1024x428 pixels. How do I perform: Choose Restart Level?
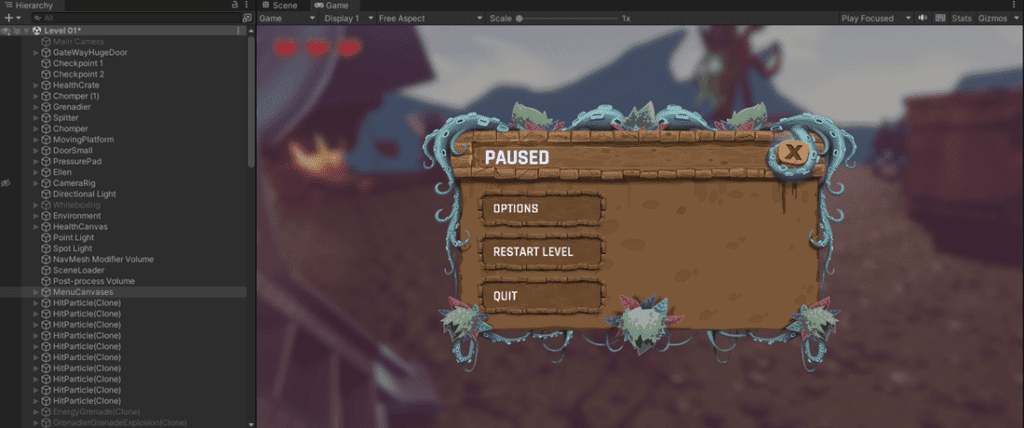pyautogui.click(x=542, y=252)
